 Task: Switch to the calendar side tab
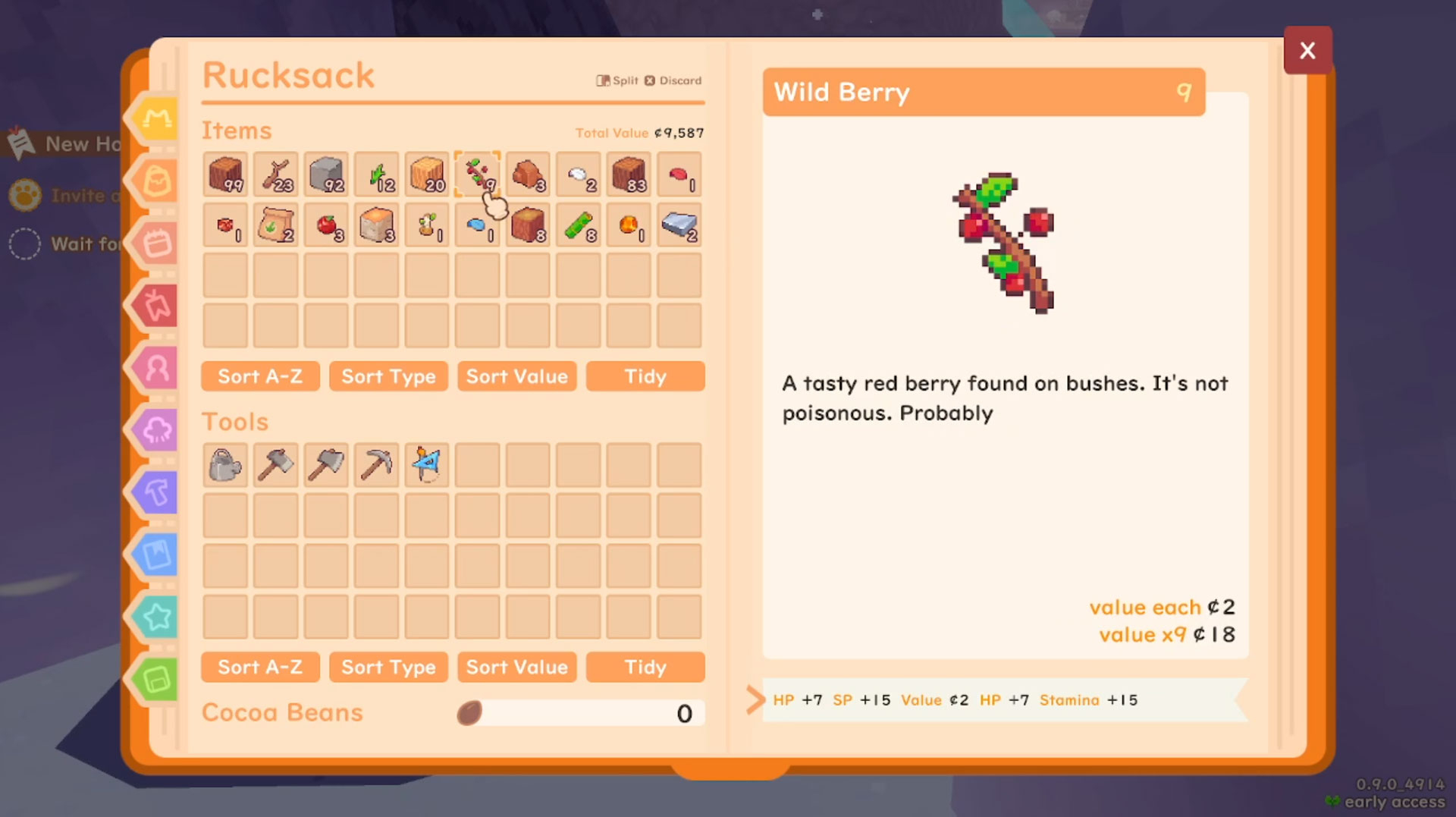(x=157, y=244)
